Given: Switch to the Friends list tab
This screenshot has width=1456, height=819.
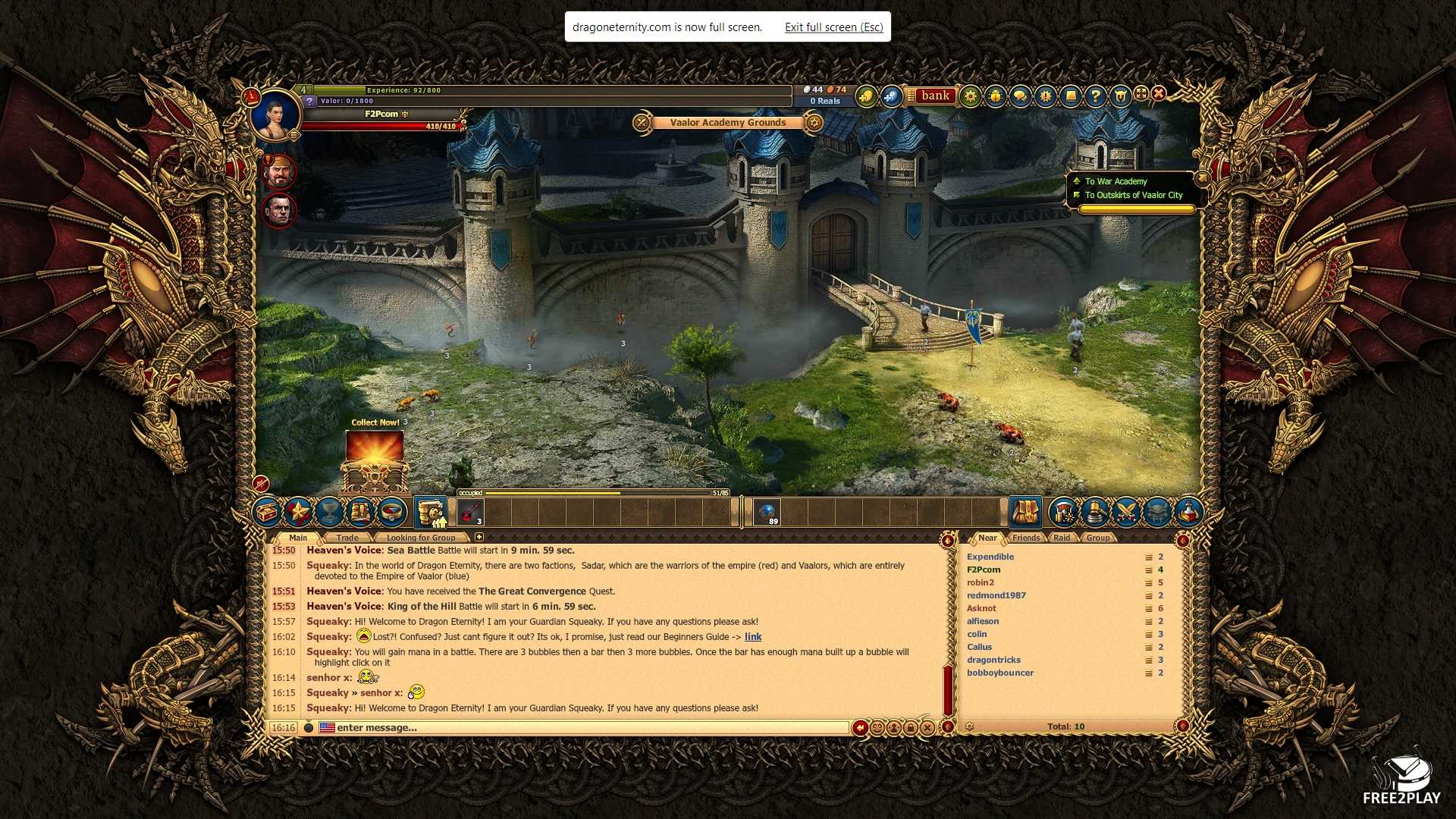Looking at the screenshot, I should coord(1026,538).
